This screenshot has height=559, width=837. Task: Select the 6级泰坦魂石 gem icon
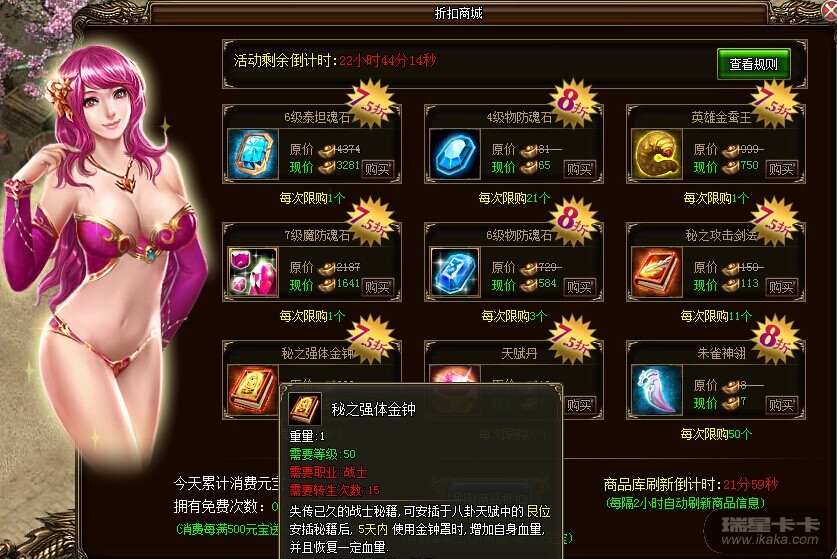tap(253, 154)
